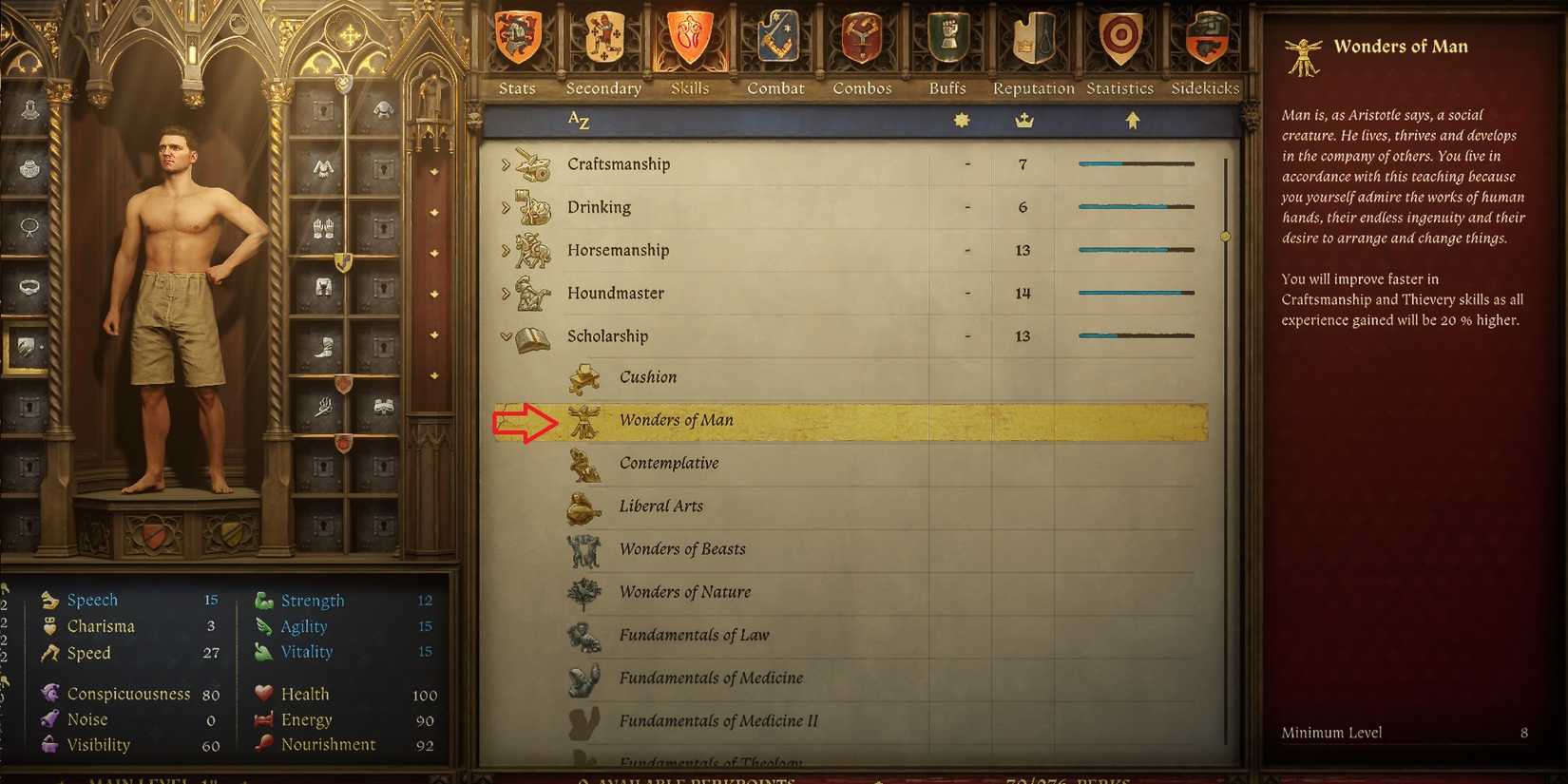Select the Liberal Arts perk icon

[x=583, y=507]
